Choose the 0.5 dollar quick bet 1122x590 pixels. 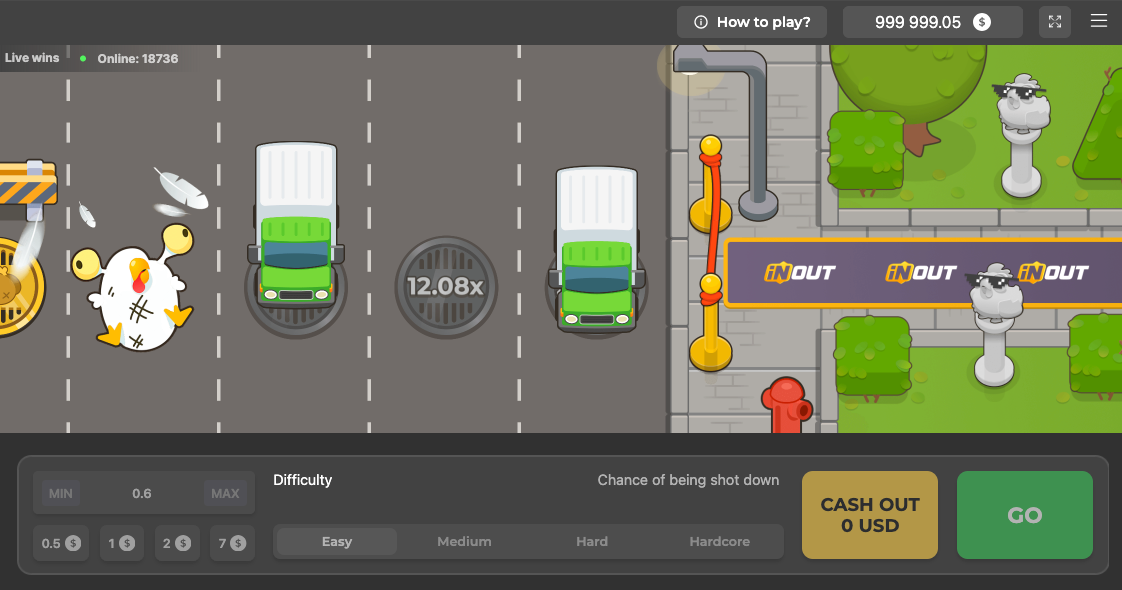[61, 543]
